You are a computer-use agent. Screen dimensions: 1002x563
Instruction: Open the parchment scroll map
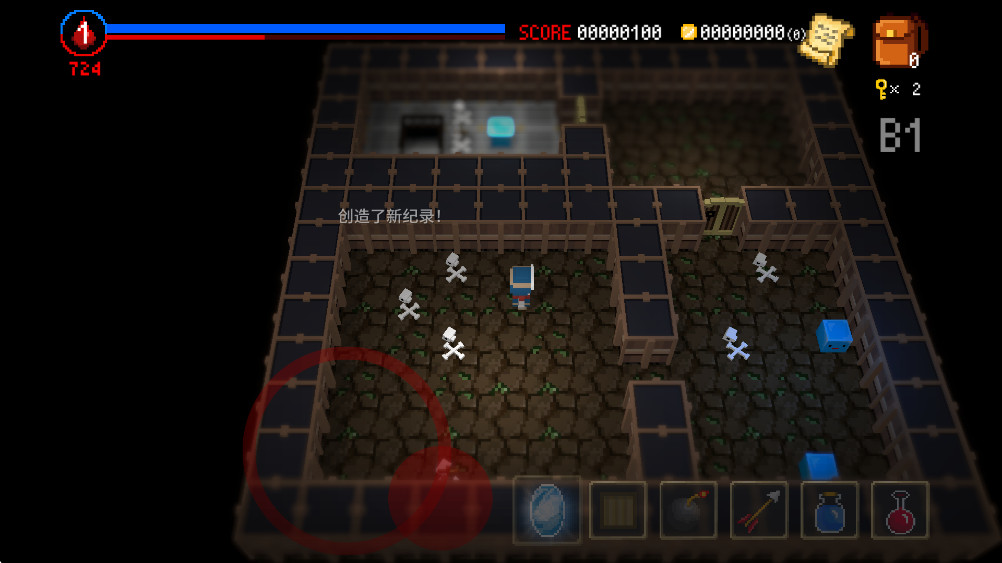[x=829, y=39]
